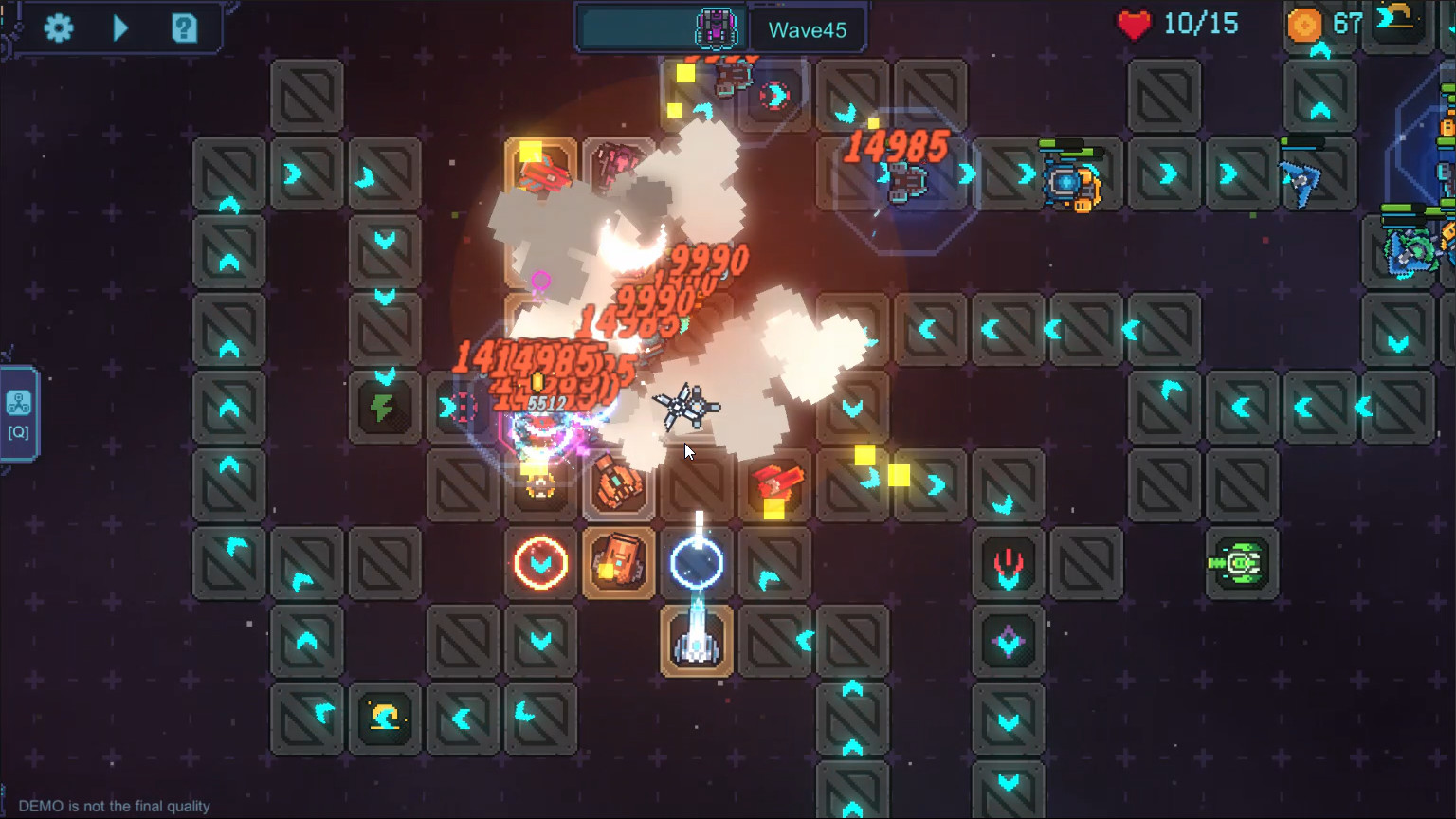Select the green tower on the right

[1242, 560]
